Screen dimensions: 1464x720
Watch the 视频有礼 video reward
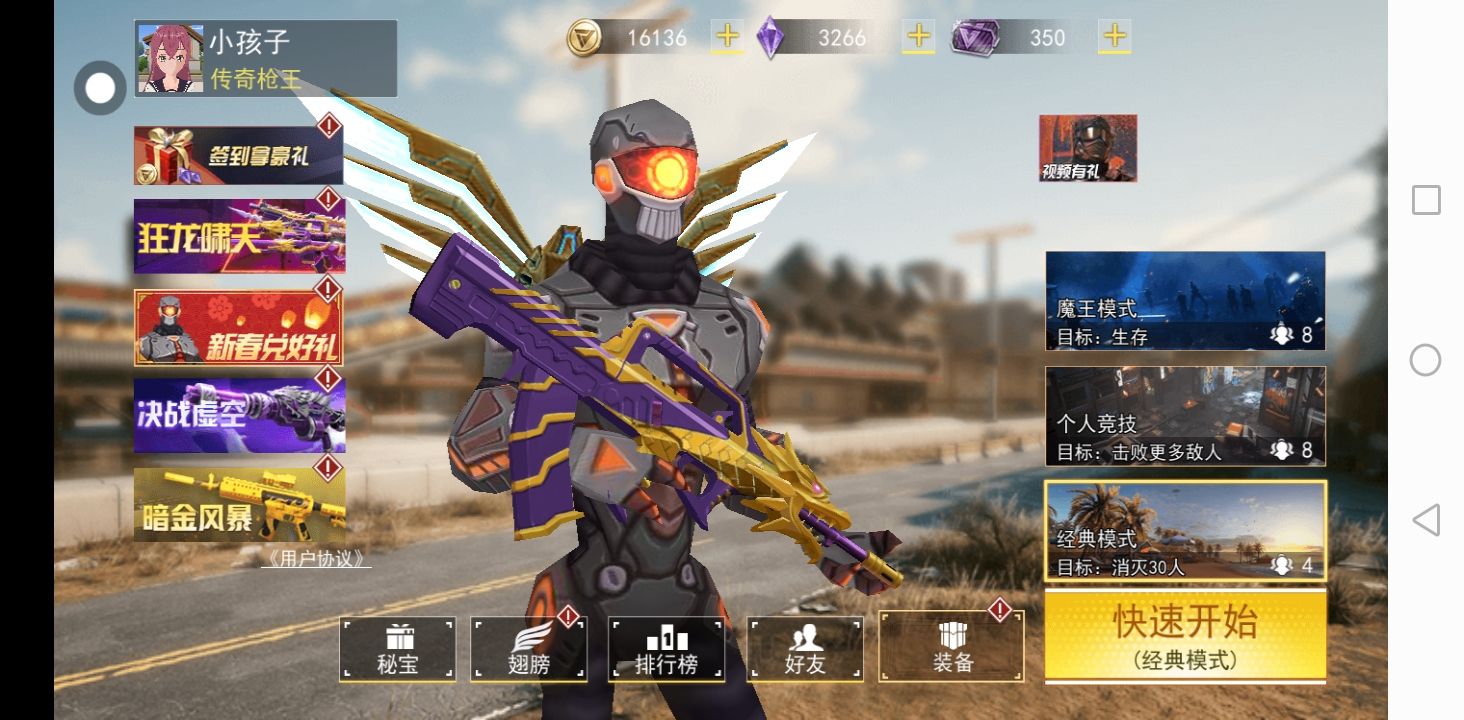[1088, 148]
